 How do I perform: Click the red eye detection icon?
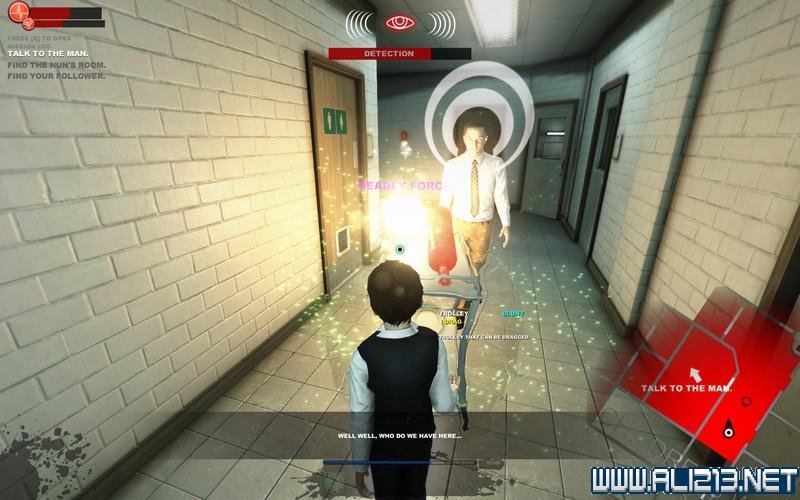tap(400, 22)
